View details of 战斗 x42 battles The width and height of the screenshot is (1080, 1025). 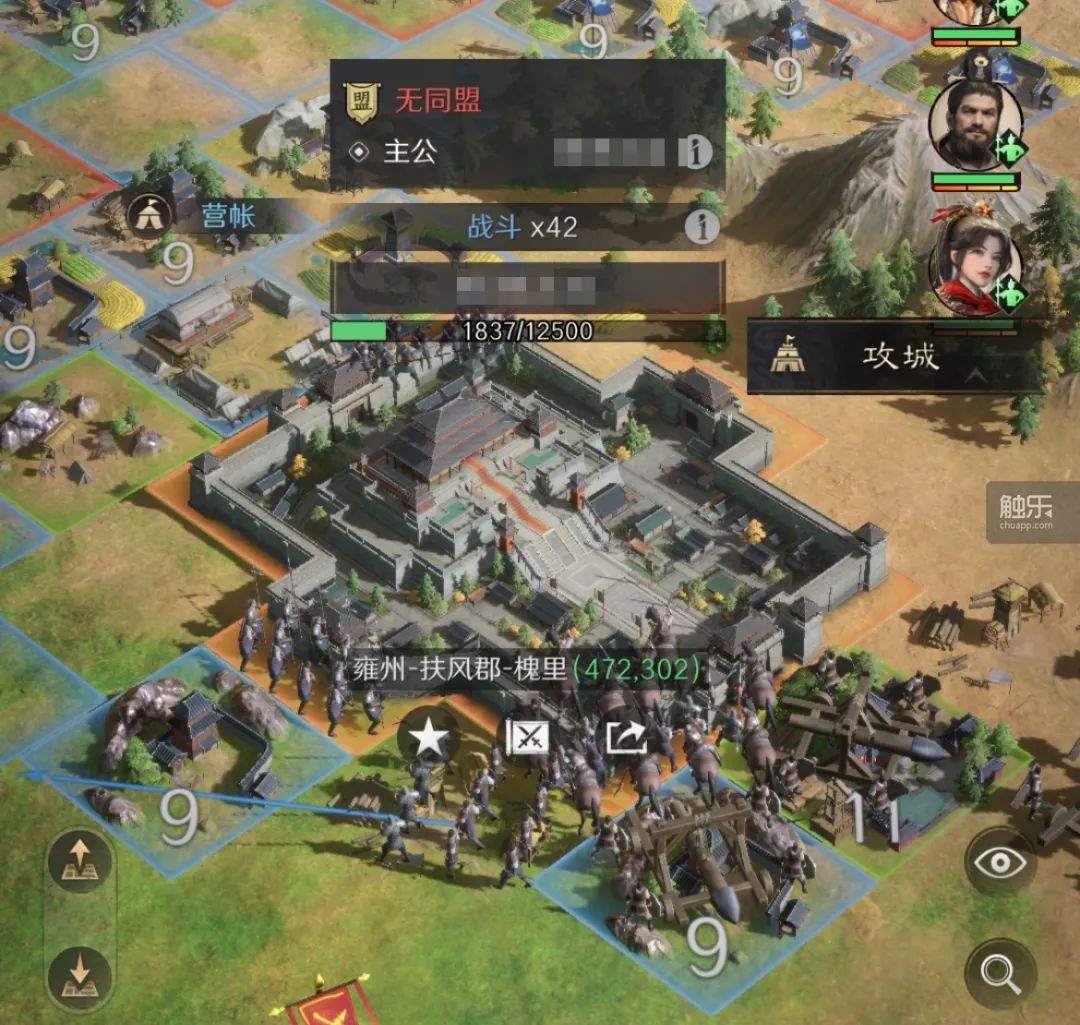pyautogui.click(x=702, y=228)
